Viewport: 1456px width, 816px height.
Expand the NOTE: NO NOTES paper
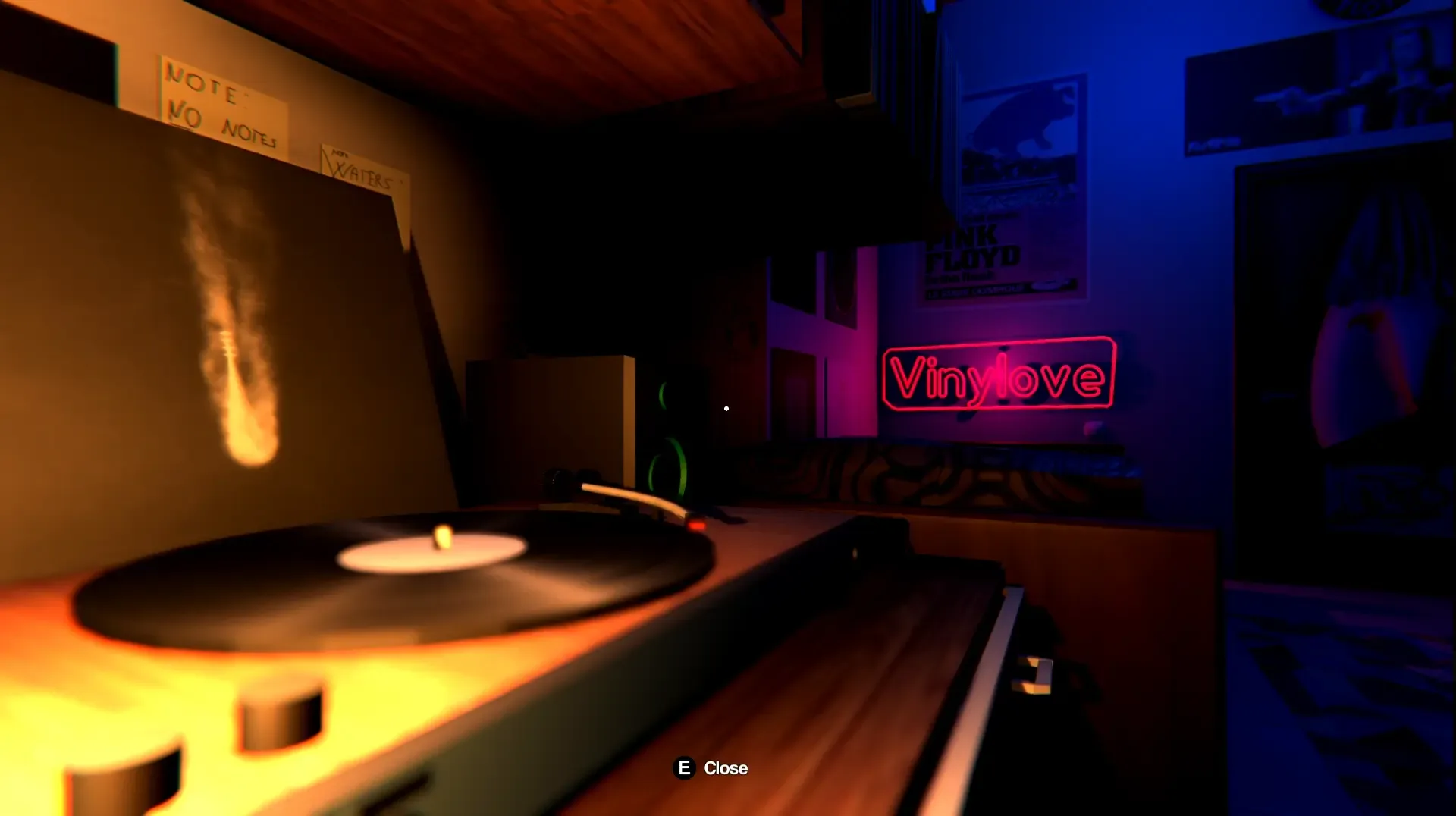(x=224, y=102)
